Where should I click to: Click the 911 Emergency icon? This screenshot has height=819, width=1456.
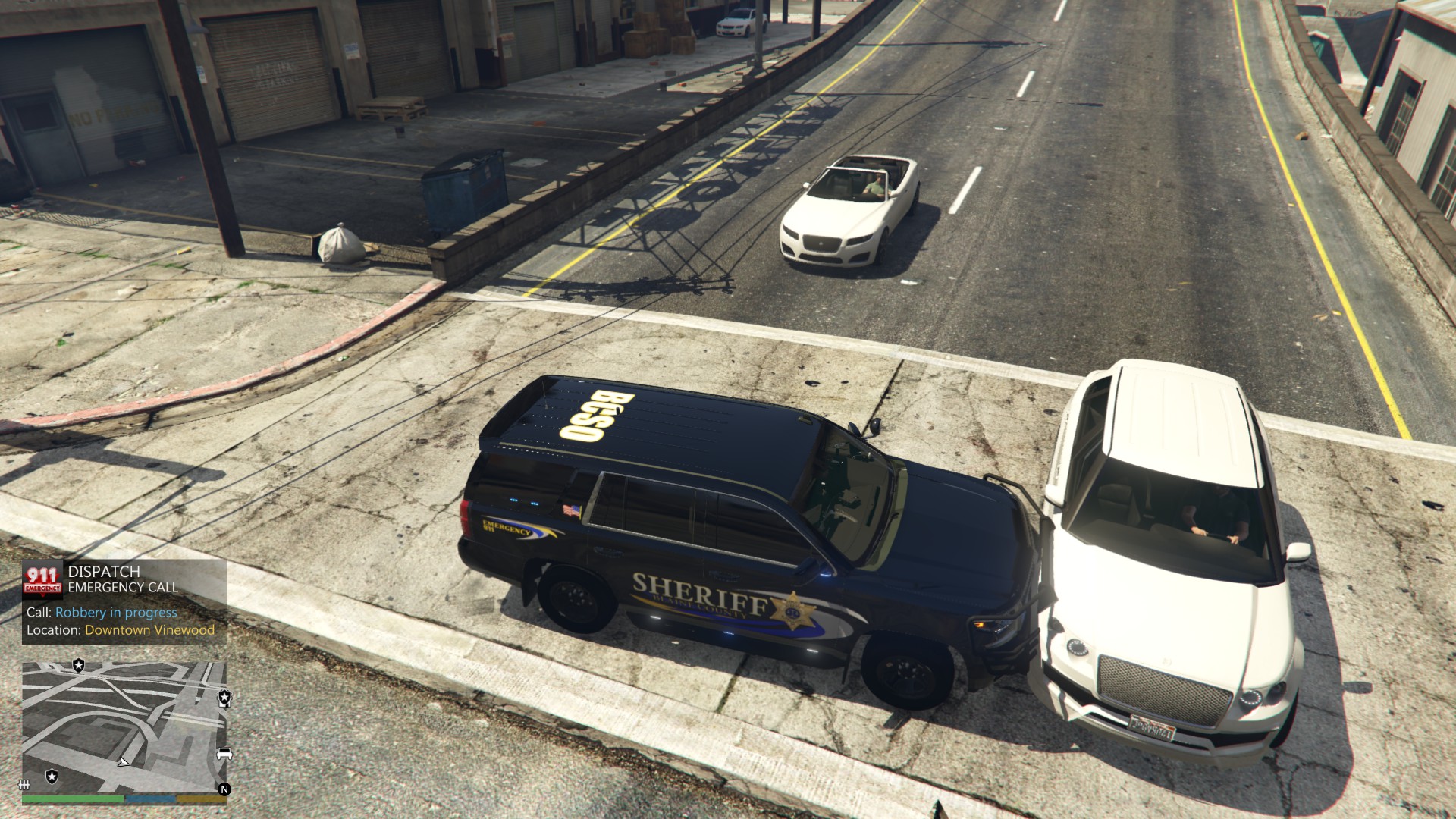pyautogui.click(x=42, y=580)
